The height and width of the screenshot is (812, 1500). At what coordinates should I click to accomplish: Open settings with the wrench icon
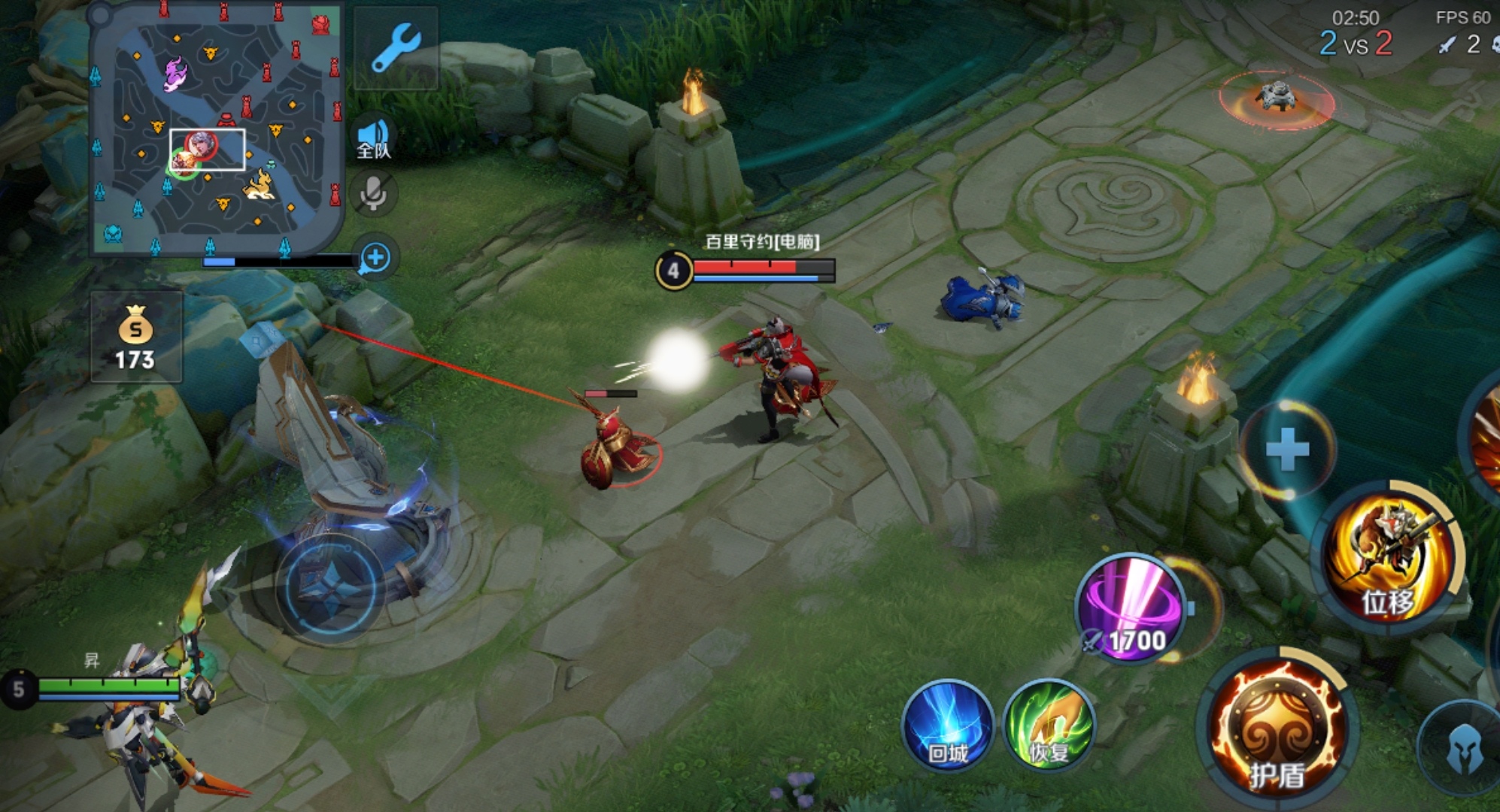pos(396,47)
